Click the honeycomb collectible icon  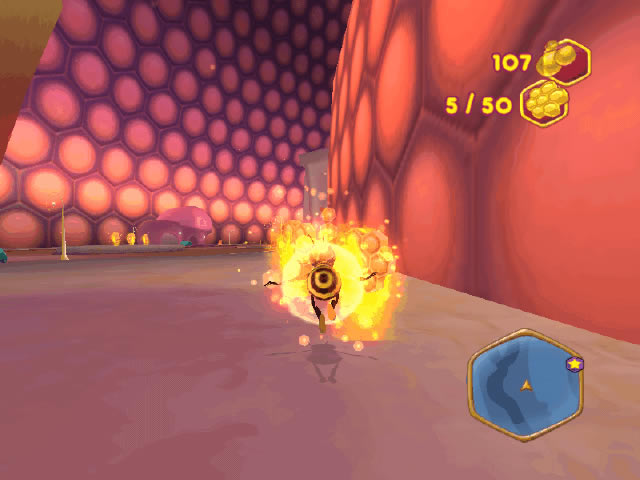coord(545,102)
